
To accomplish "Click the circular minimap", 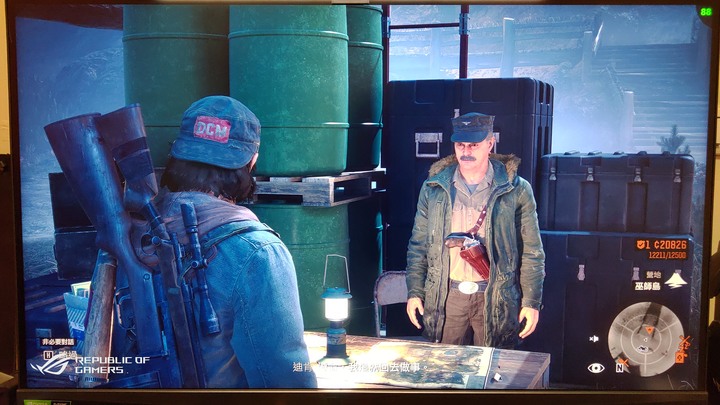I will pyautogui.click(x=646, y=339).
